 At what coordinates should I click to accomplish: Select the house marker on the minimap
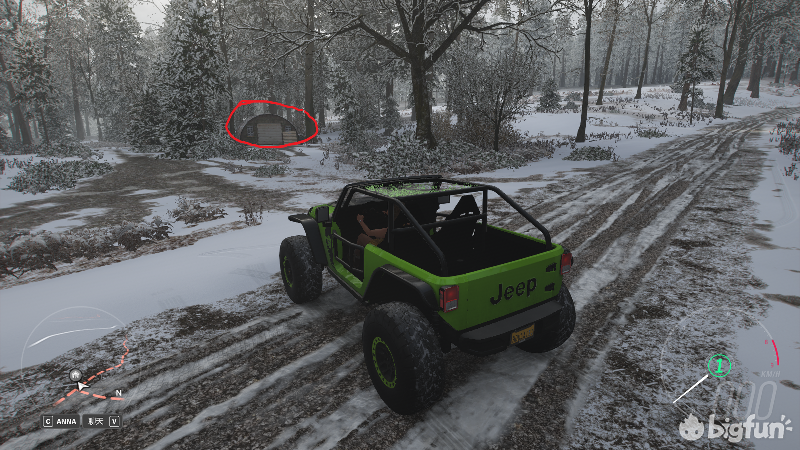(x=75, y=375)
